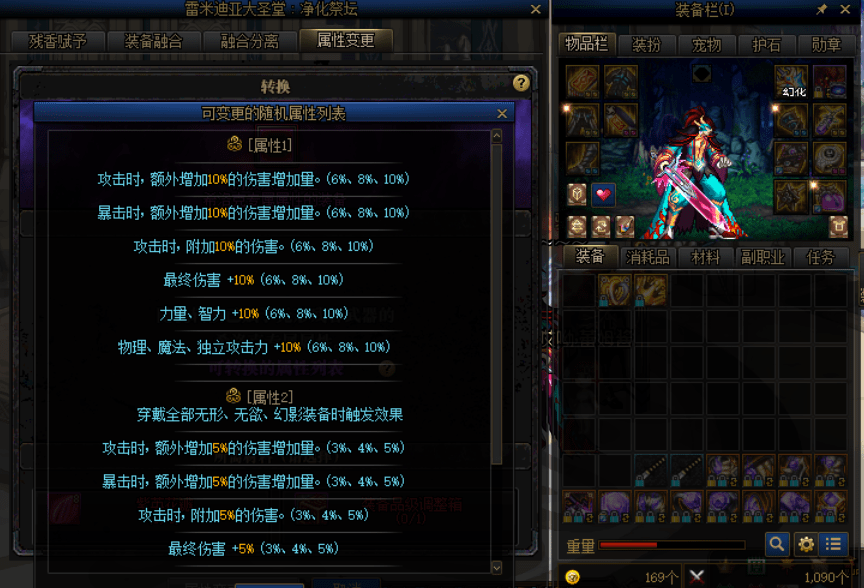Click the magnifying glass search button

tap(777, 545)
